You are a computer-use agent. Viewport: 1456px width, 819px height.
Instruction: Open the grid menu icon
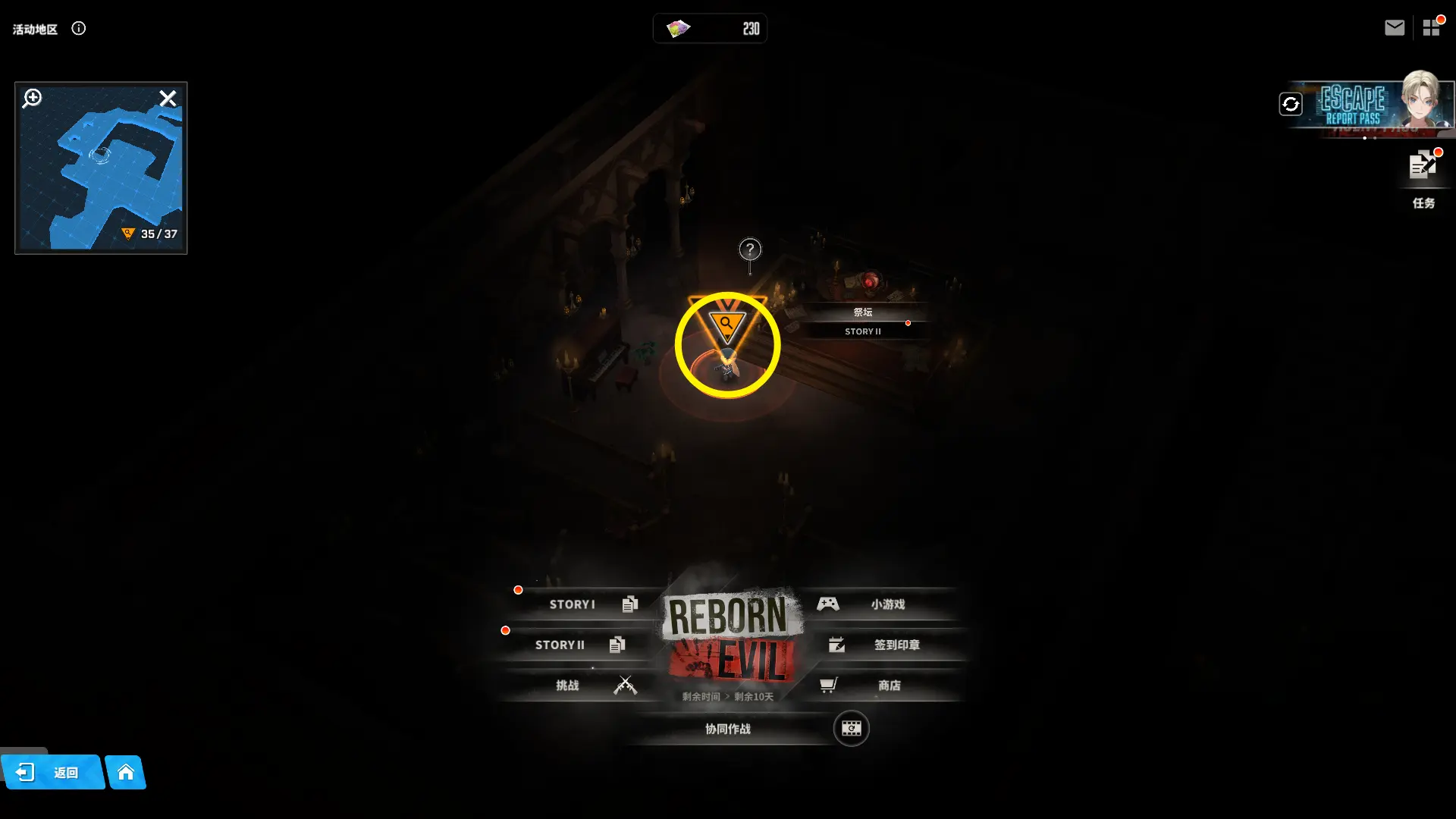click(x=1431, y=28)
